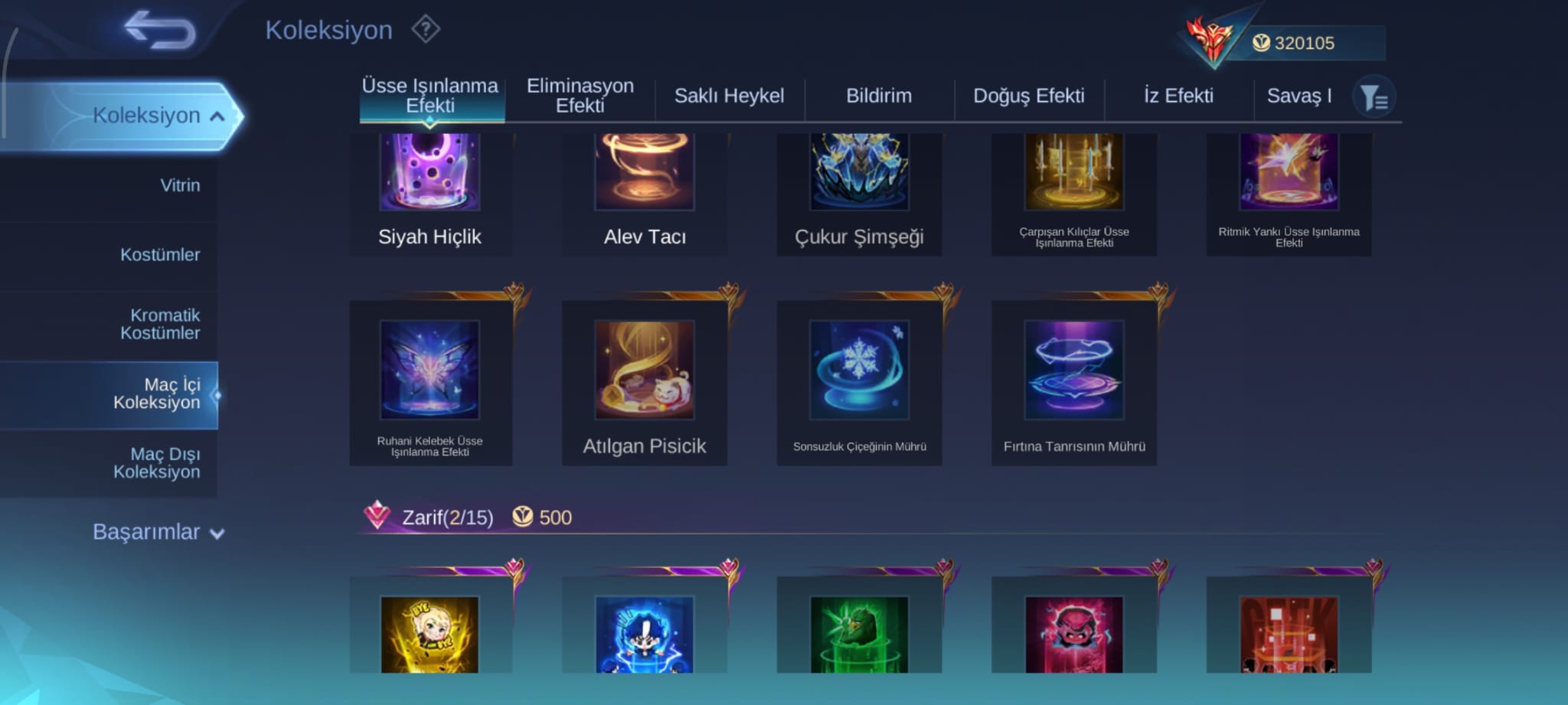
Task: Switch to the Saklı Heykel tab
Action: 729,96
